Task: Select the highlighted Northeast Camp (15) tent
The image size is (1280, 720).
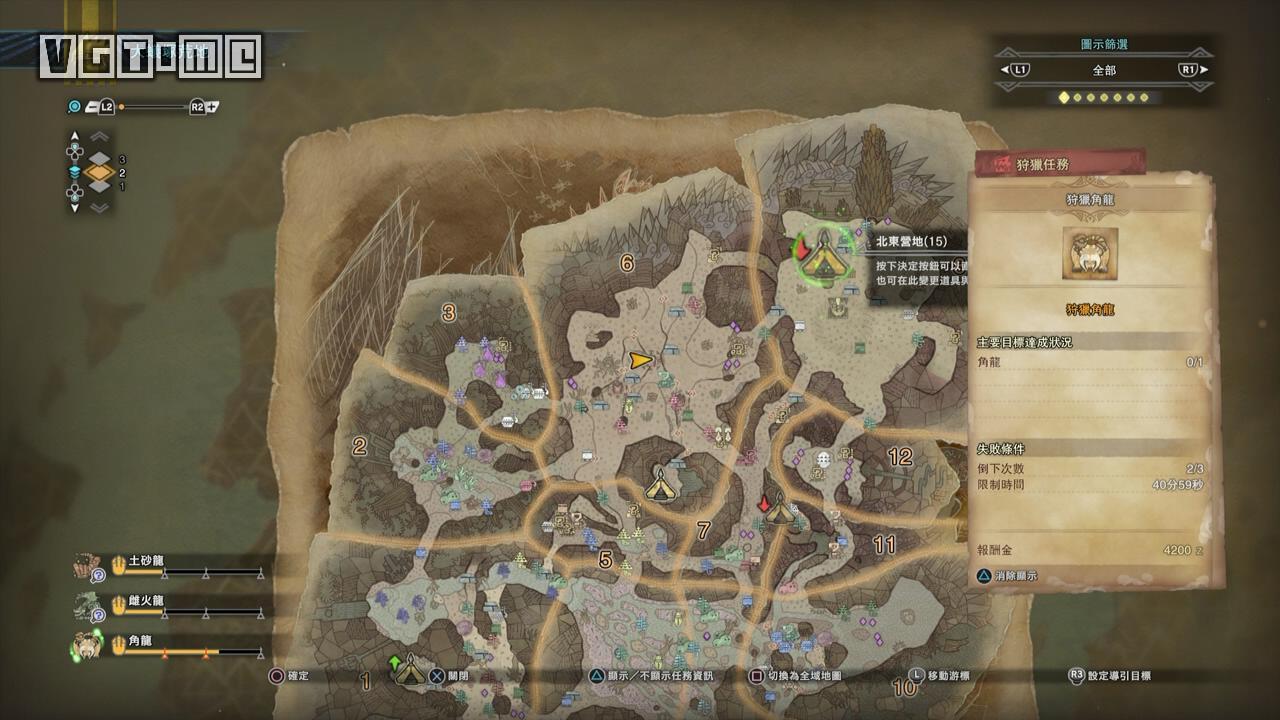Action: tap(824, 255)
